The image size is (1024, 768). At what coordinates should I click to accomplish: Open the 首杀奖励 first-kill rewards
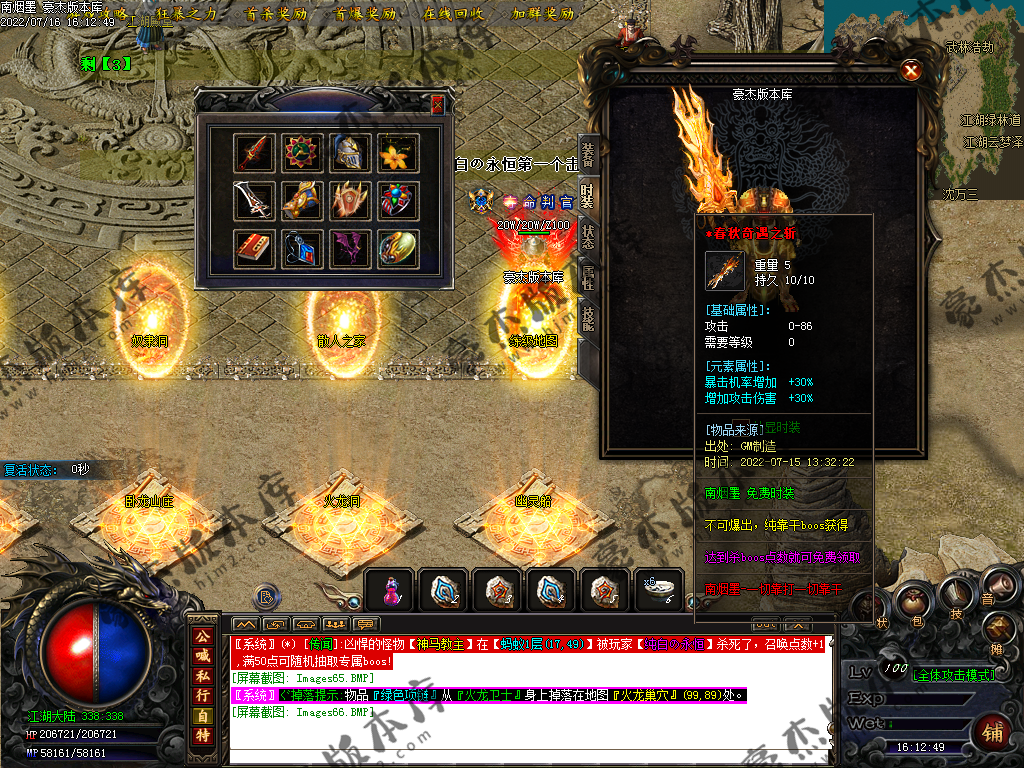276,14
